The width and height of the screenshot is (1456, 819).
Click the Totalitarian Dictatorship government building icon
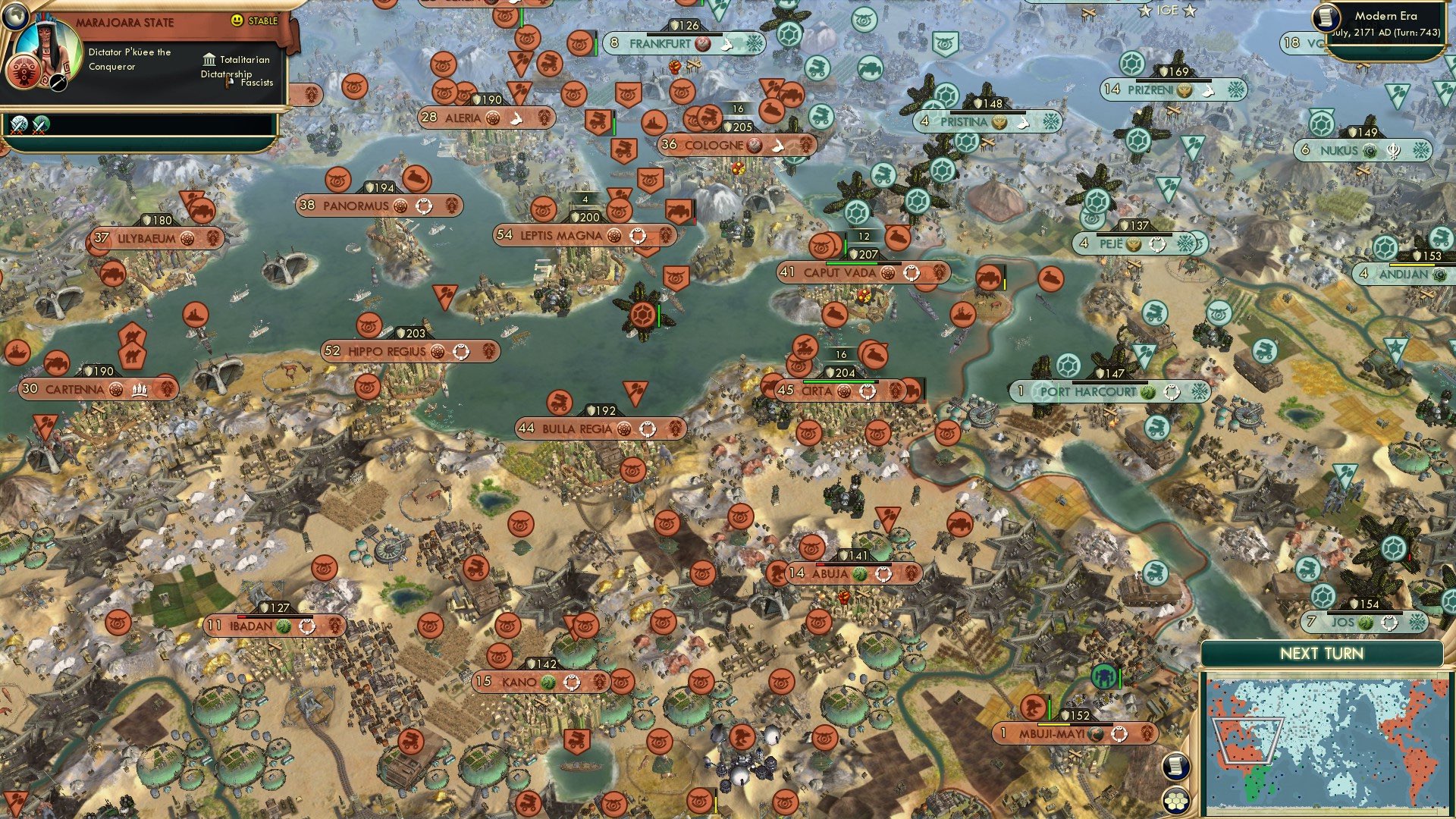click(x=210, y=61)
